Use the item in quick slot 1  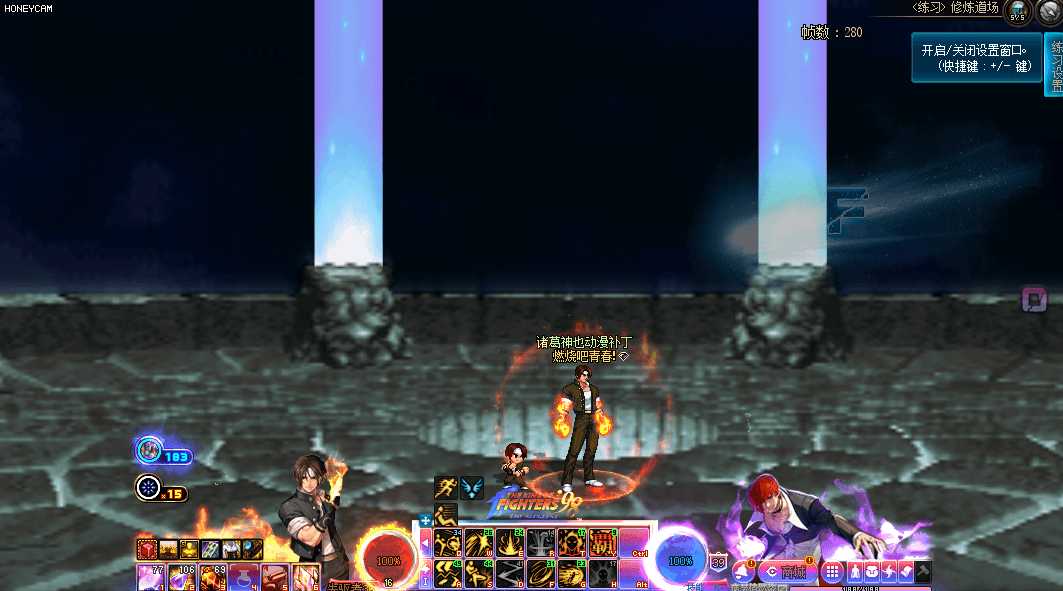152,578
